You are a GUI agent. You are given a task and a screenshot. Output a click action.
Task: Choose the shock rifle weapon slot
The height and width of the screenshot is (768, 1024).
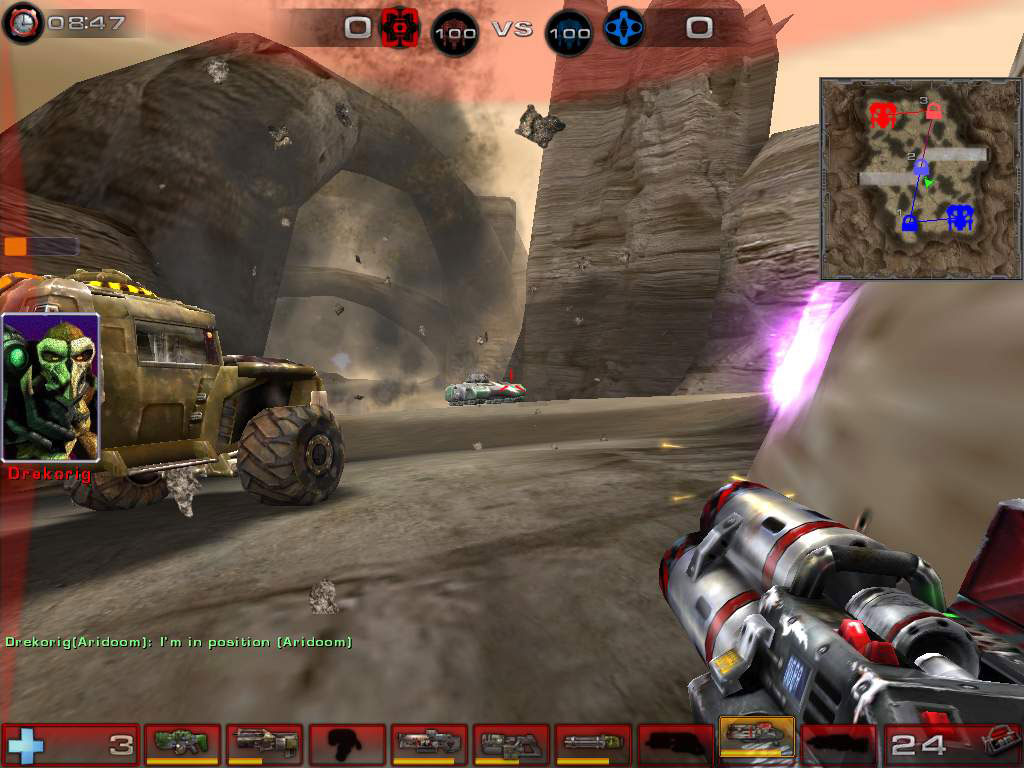(429, 742)
